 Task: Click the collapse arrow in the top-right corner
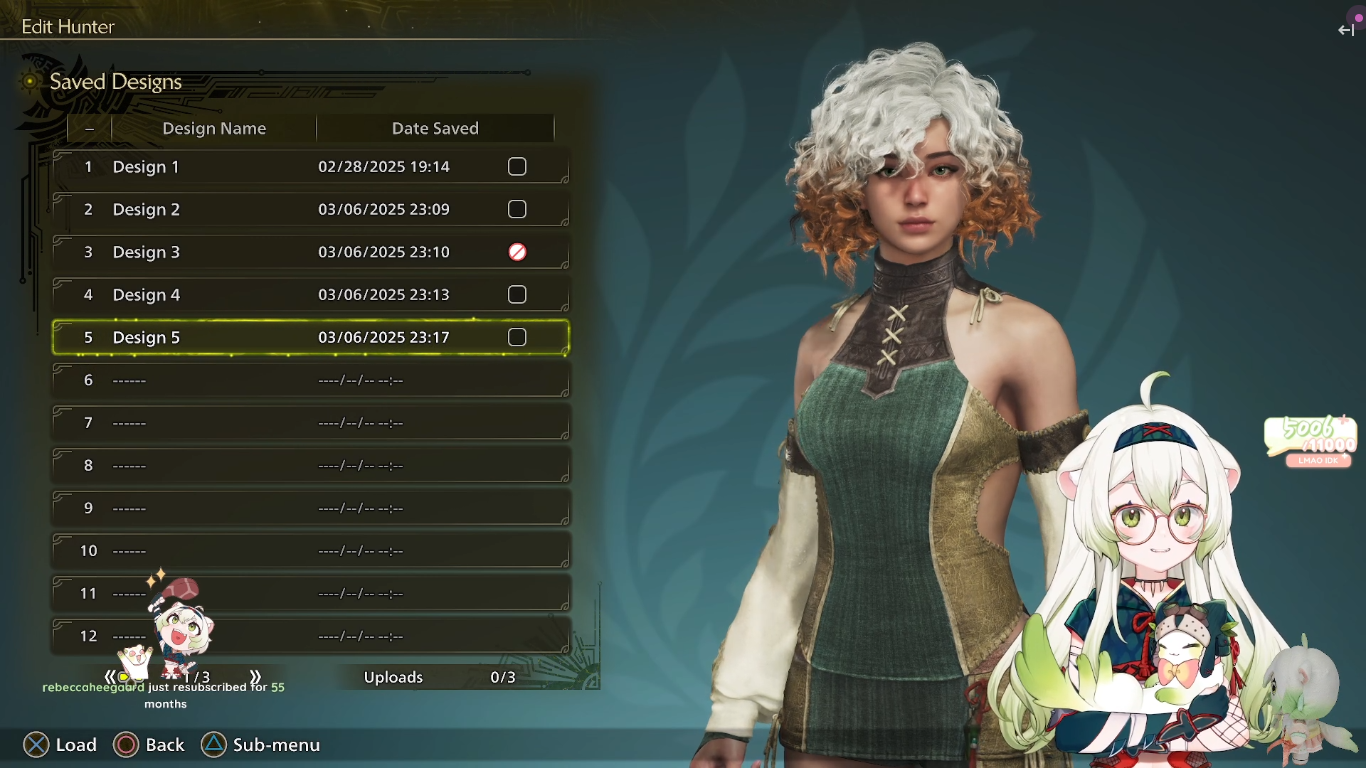tap(1346, 30)
